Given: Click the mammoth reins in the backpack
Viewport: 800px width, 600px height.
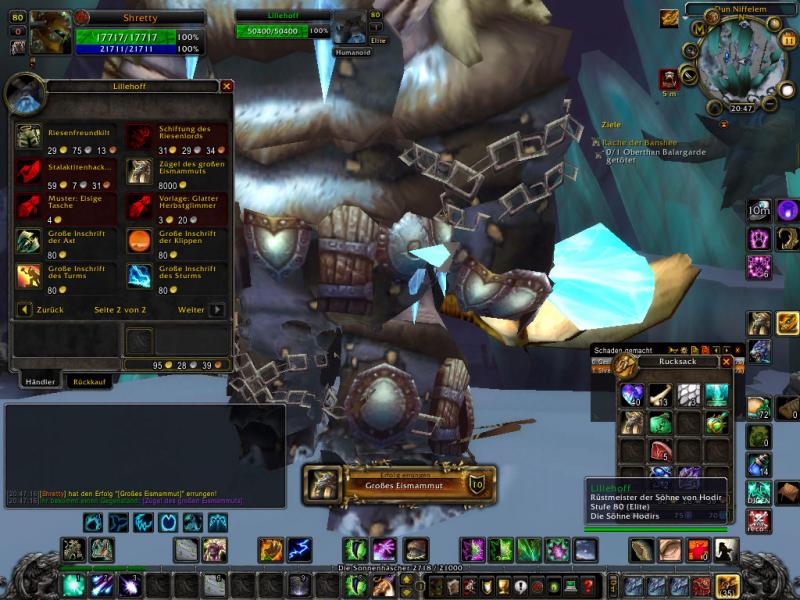Looking at the screenshot, I should tap(631, 422).
